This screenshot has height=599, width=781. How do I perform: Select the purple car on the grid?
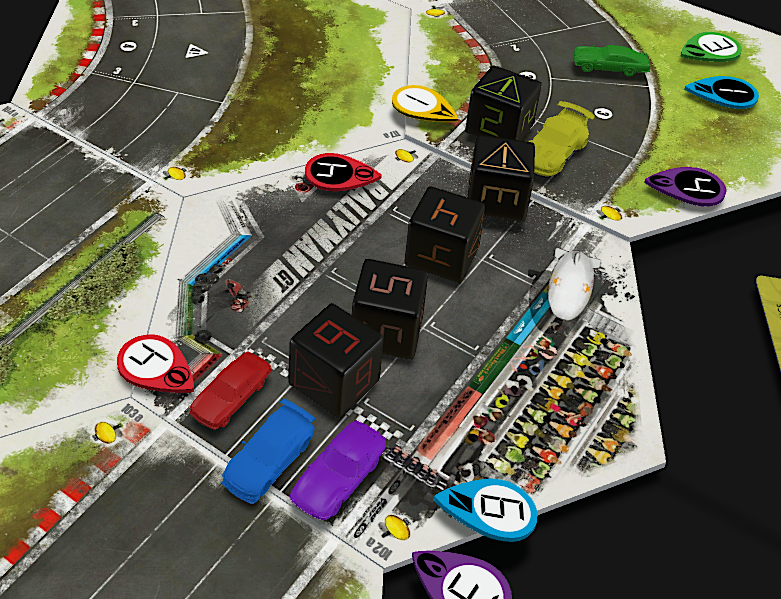(340, 468)
